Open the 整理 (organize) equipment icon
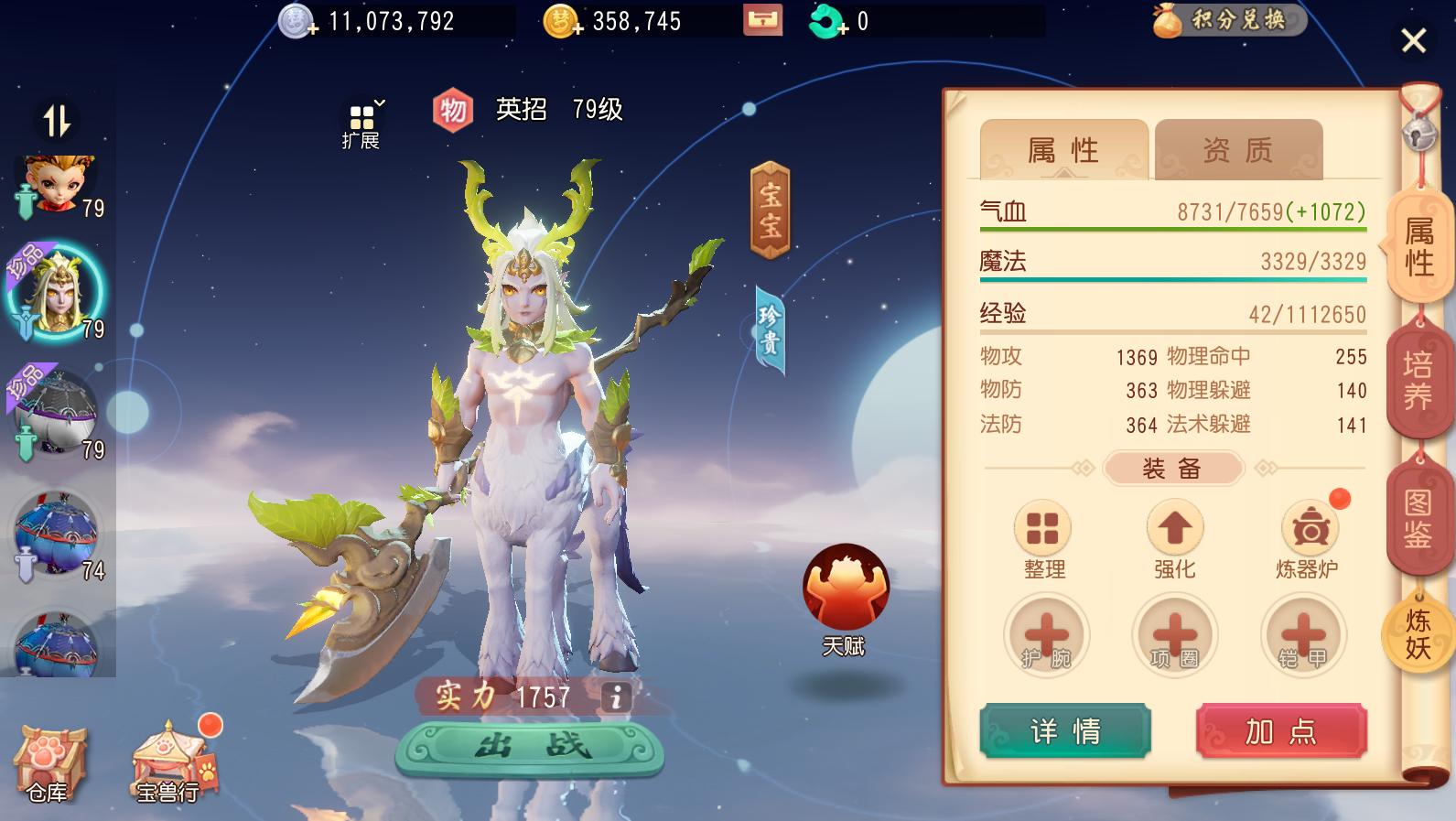 pyautogui.click(x=1042, y=529)
